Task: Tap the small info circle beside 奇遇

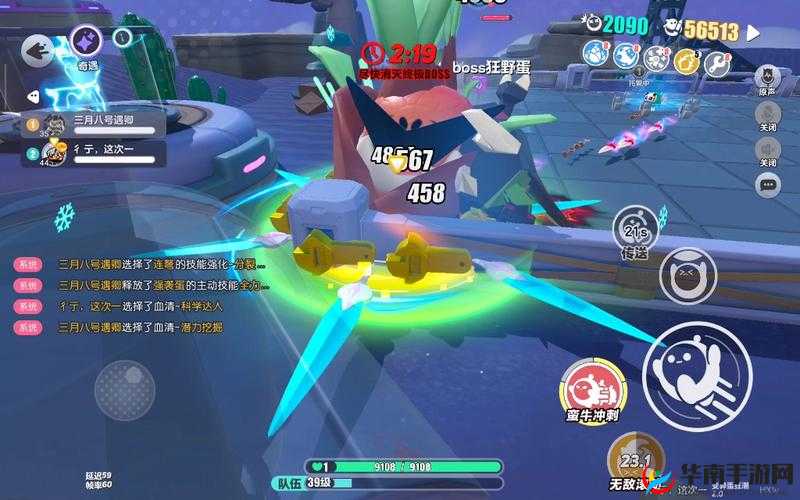Action: (x=122, y=38)
